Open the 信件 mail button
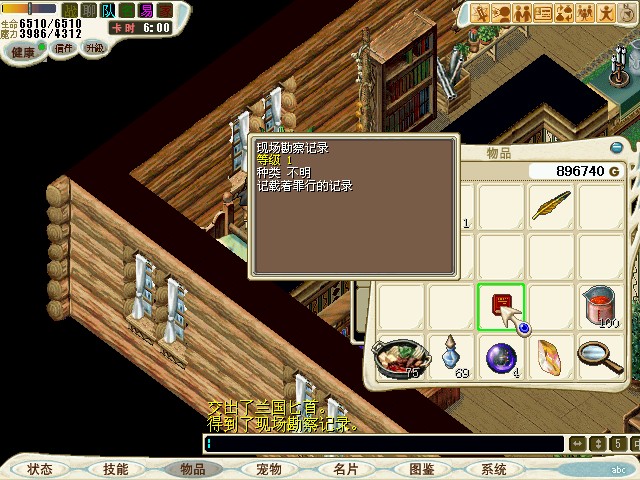The height and width of the screenshot is (480, 640). (x=62, y=48)
